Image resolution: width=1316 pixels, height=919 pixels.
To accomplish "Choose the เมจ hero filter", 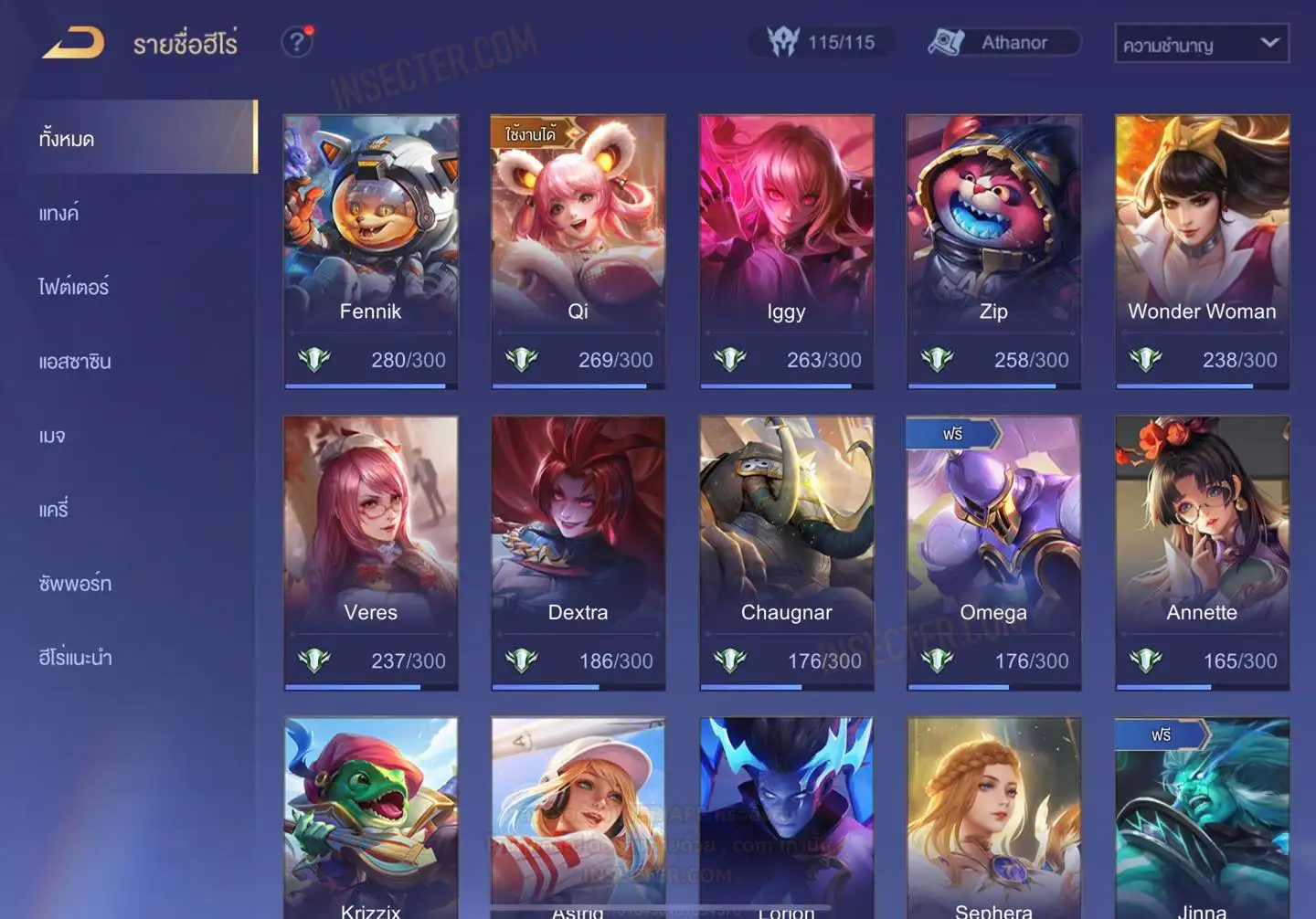I will pyautogui.click(x=53, y=436).
